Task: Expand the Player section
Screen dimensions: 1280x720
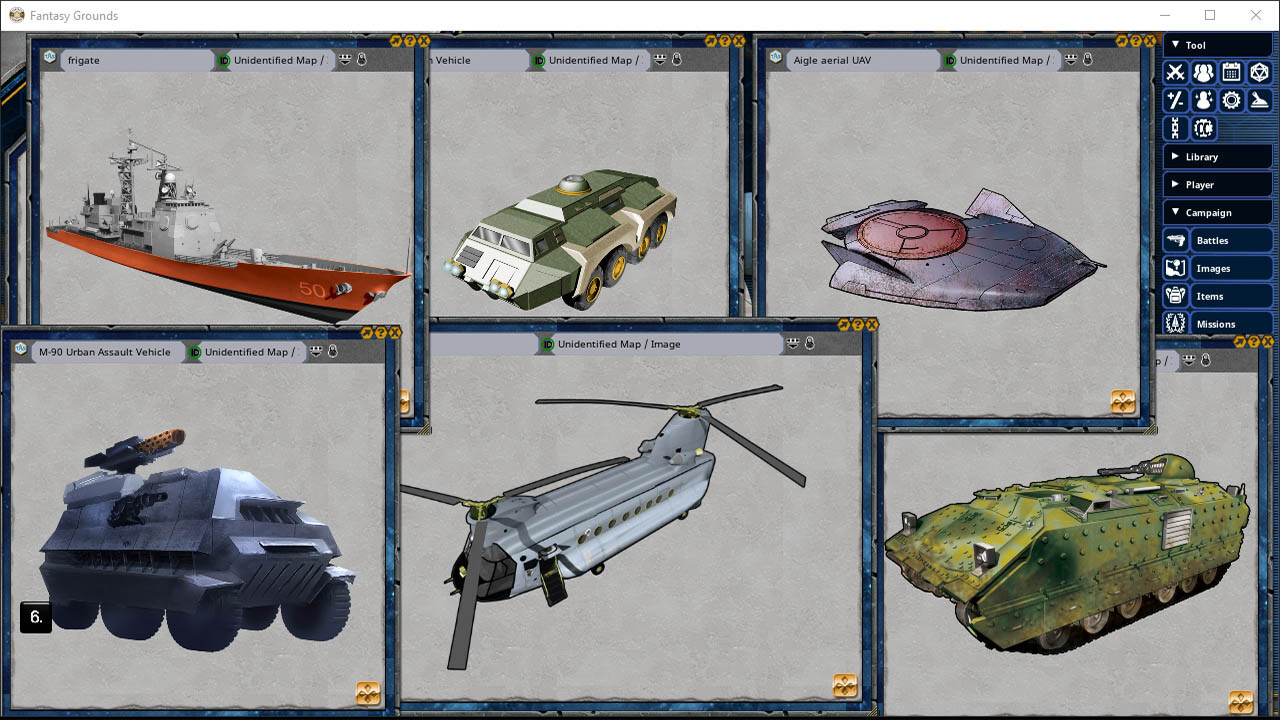Action: tap(1217, 184)
